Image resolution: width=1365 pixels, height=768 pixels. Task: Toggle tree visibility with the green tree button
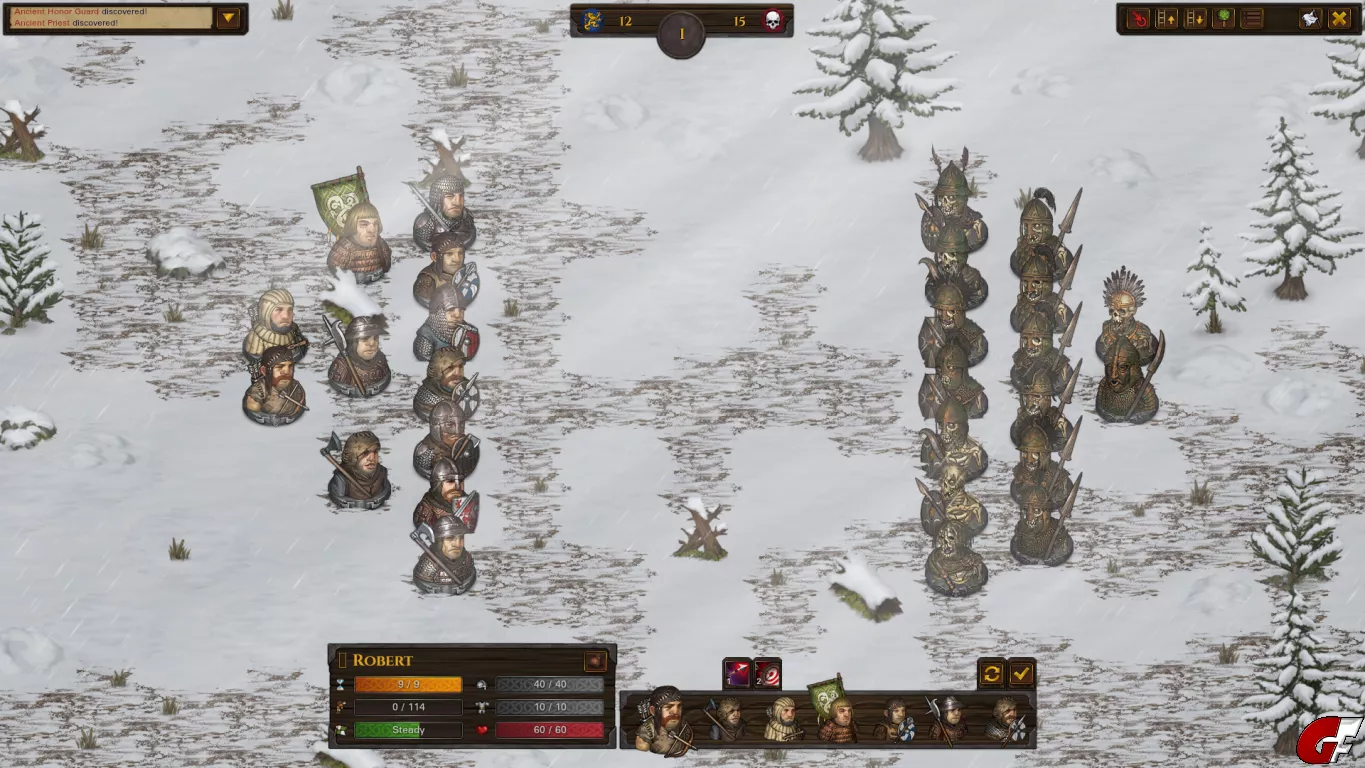coord(1223,18)
